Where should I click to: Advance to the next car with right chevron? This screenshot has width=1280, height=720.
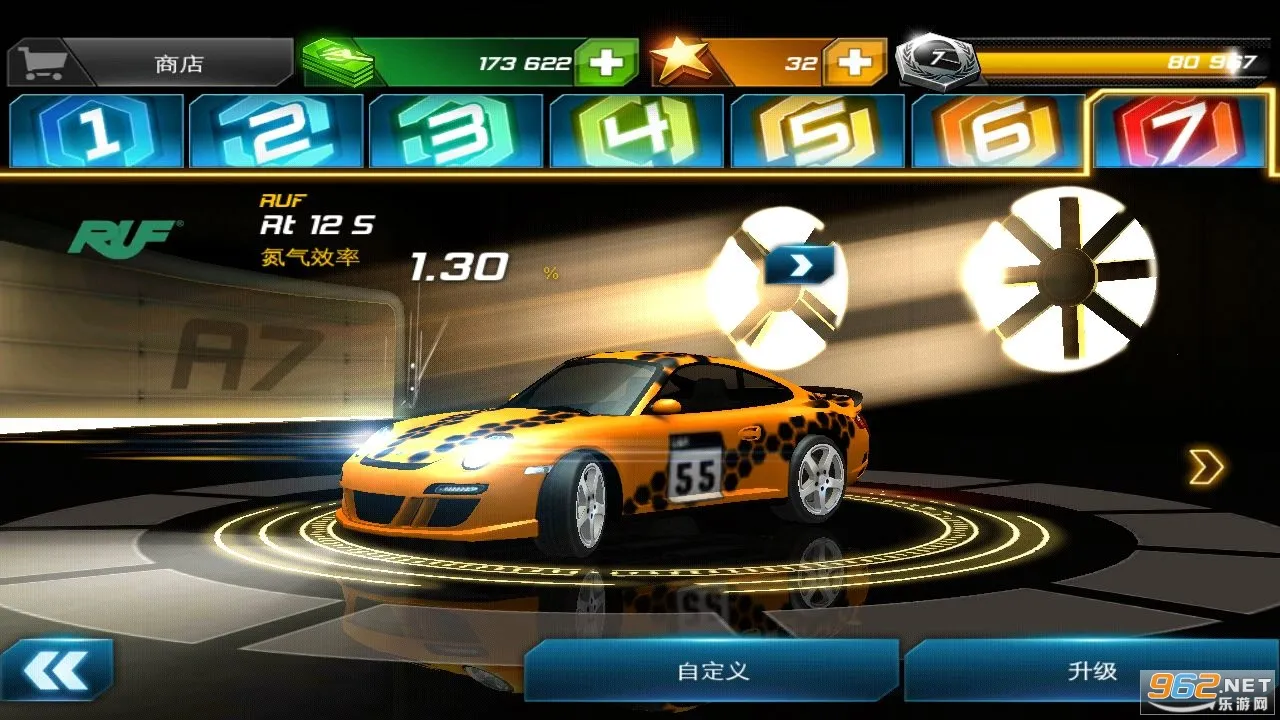pos(1207,466)
